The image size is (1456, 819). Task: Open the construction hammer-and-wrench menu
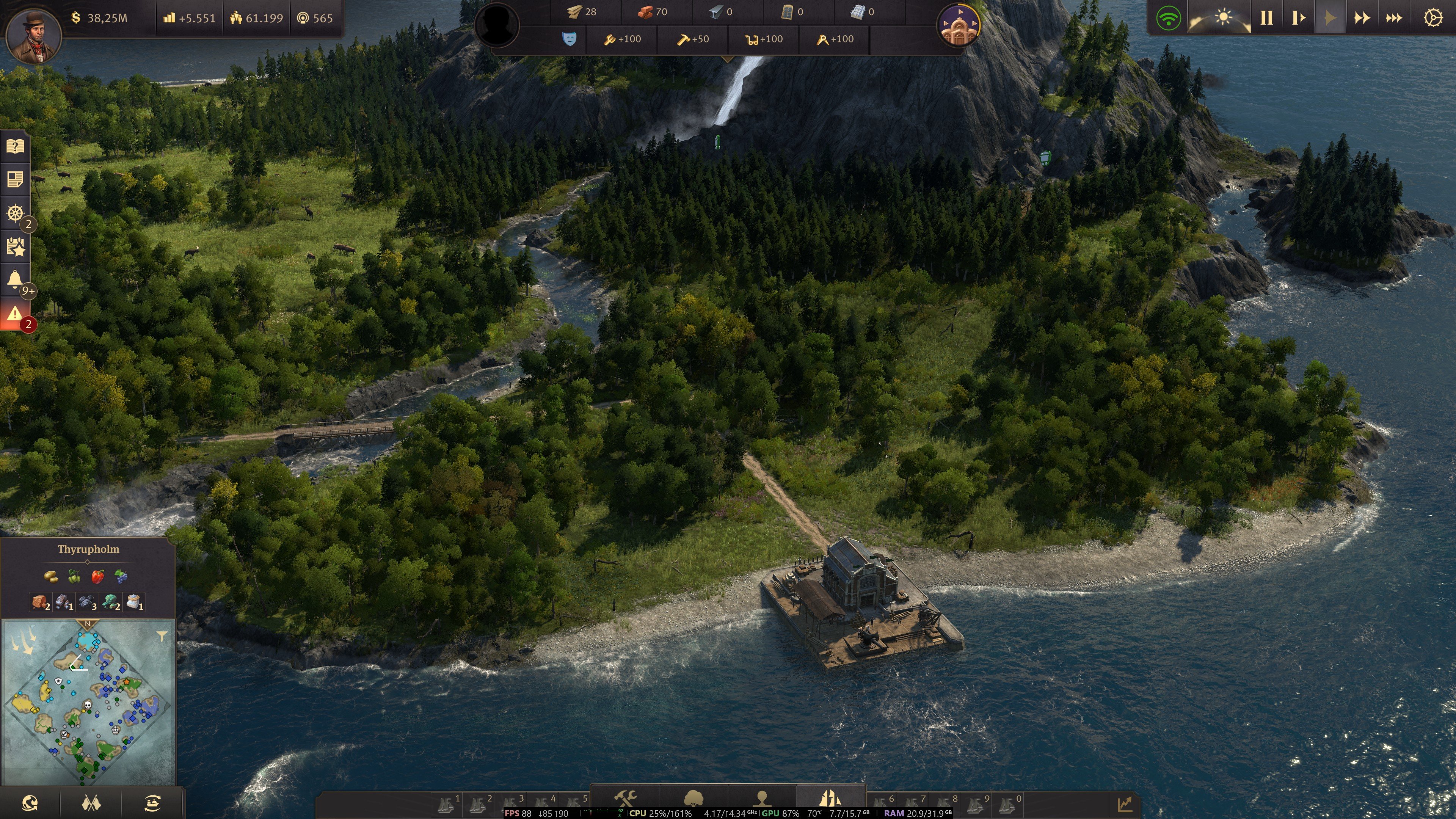click(625, 798)
